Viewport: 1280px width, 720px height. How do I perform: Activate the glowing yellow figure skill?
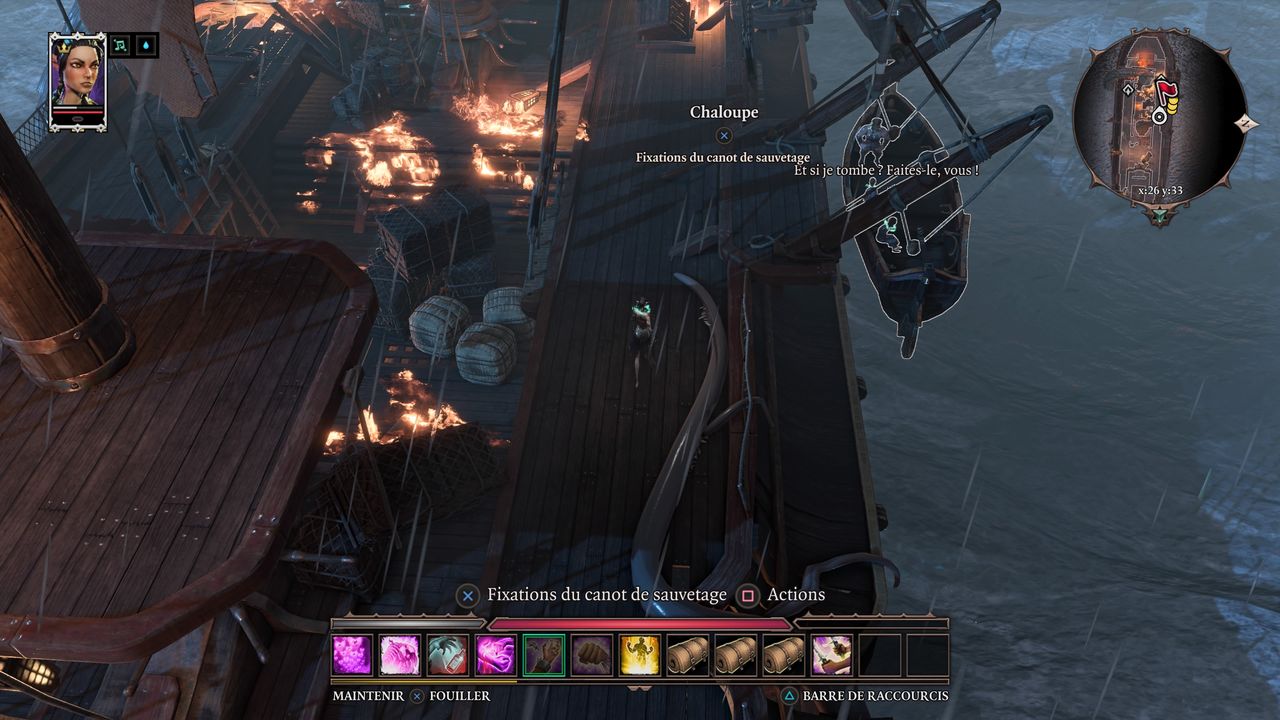[x=640, y=655]
